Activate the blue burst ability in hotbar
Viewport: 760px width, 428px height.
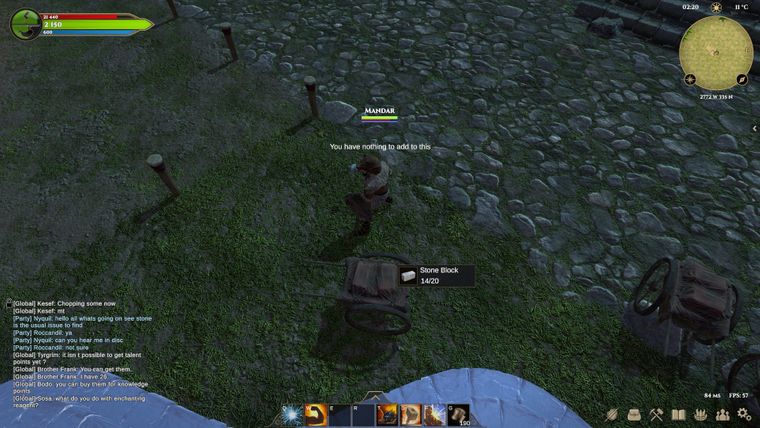pos(292,415)
